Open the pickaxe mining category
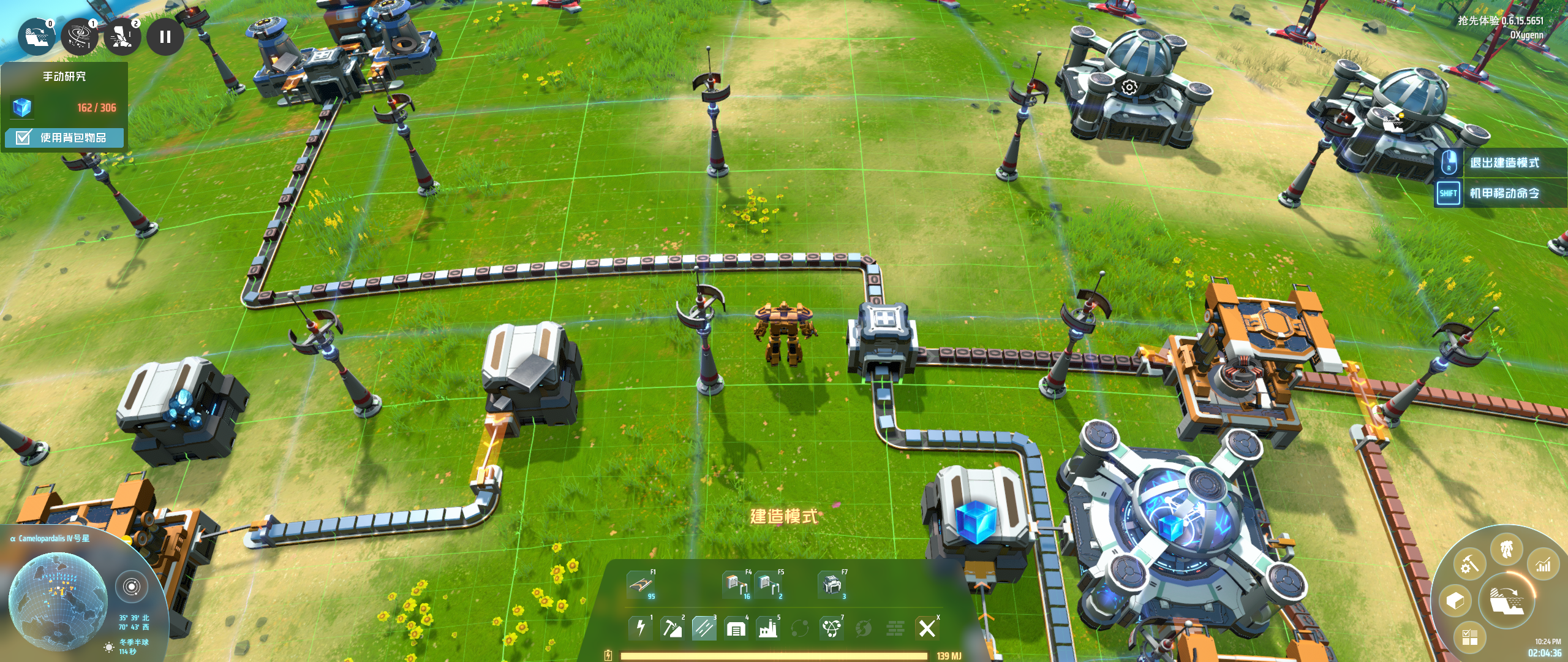This screenshot has height=662, width=1568. [x=672, y=628]
